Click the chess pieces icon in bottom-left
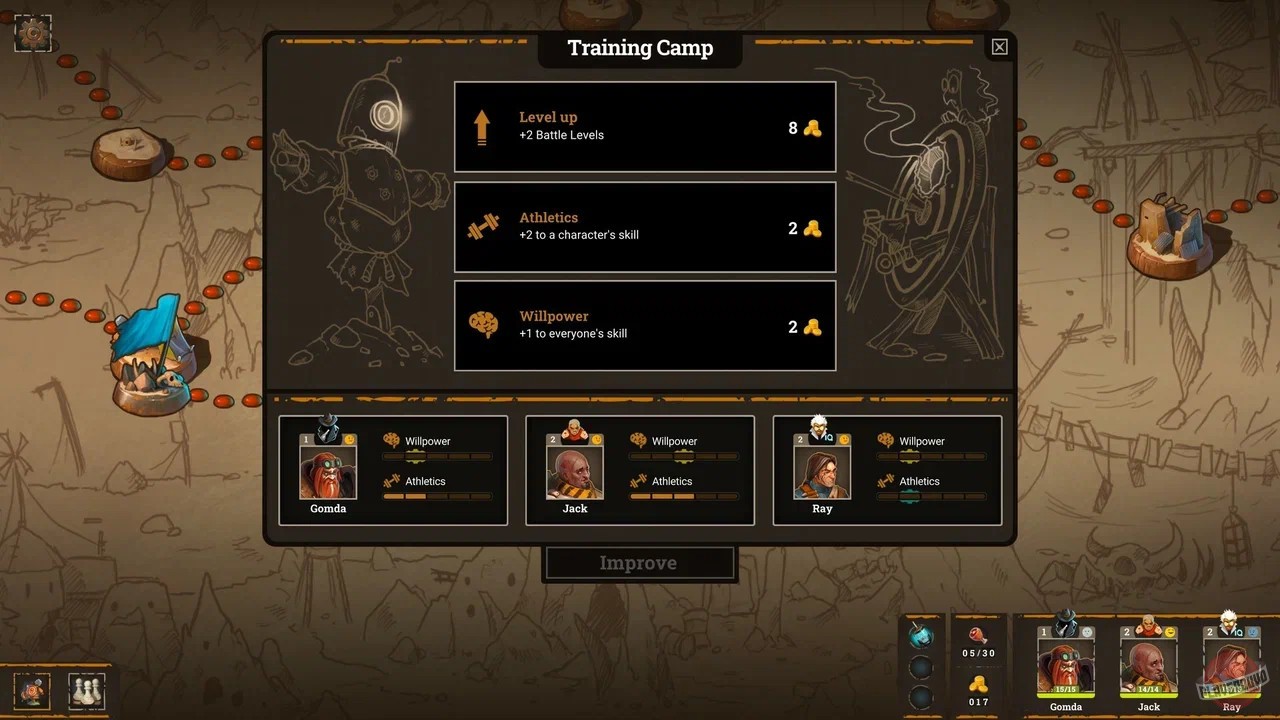 [x=86, y=690]
